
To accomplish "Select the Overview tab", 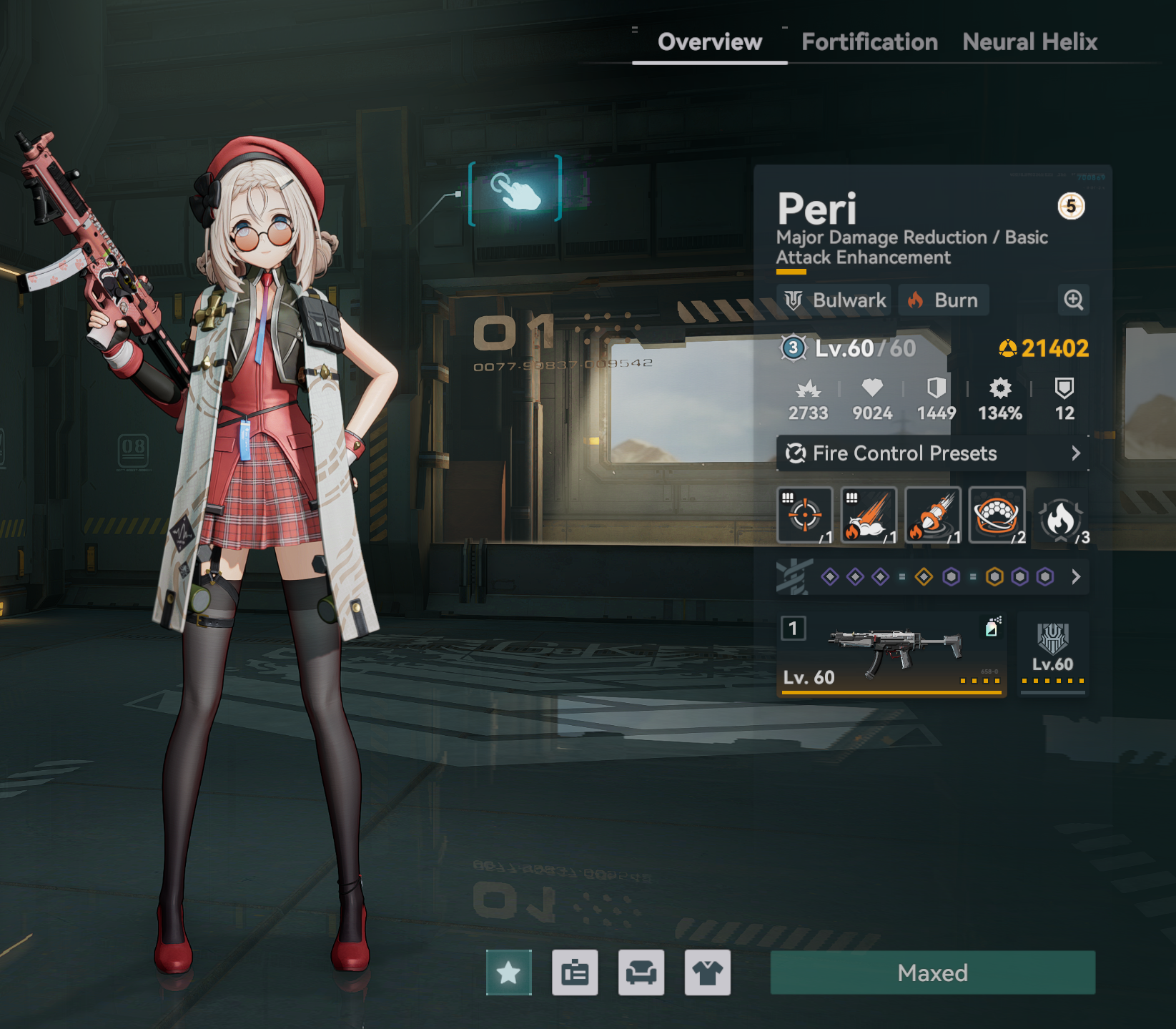I will click(710, 42).
